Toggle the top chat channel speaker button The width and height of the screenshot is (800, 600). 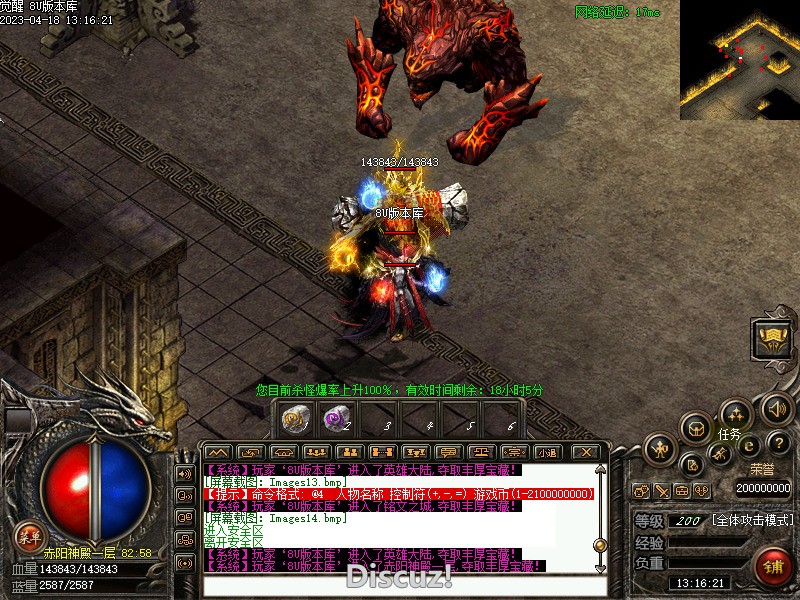click(x=184, y=473)
